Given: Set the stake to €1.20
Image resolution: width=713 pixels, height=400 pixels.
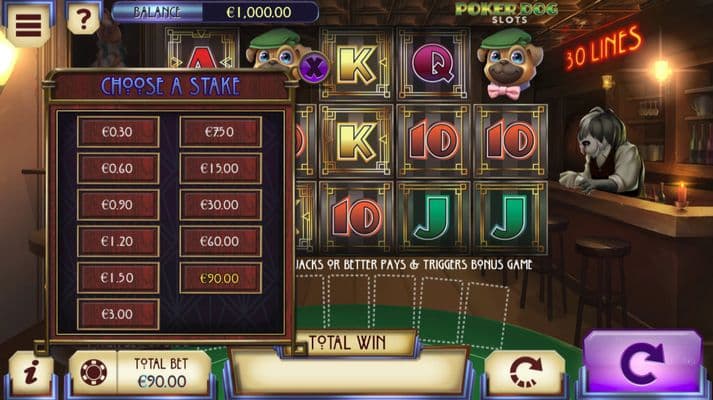Looking at the screenshot, I should 118,241.
